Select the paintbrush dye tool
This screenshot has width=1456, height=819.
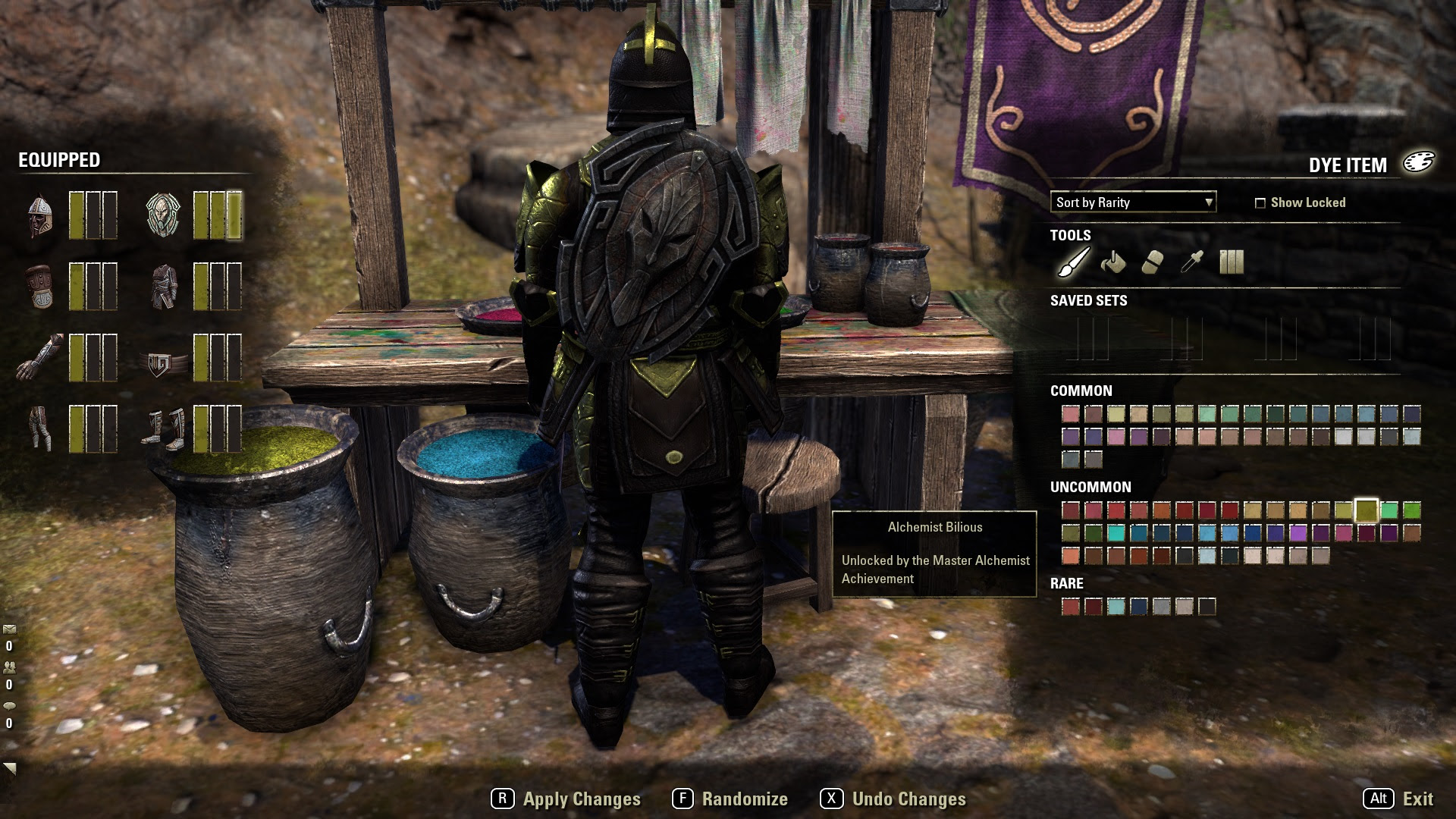1074,262
